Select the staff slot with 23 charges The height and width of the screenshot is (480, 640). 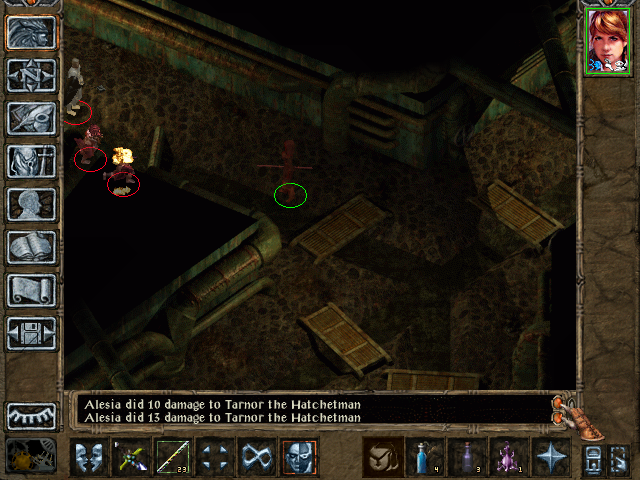coord(173,457)
